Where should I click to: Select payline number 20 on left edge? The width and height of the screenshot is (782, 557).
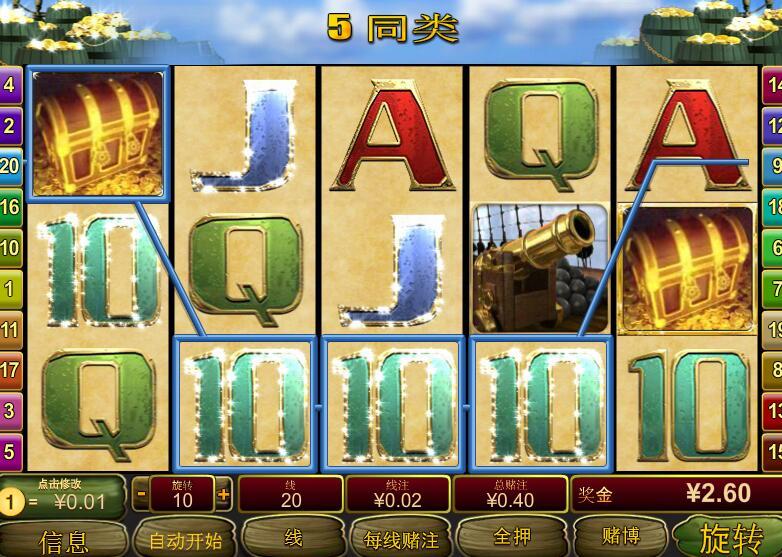coord(9,166)
